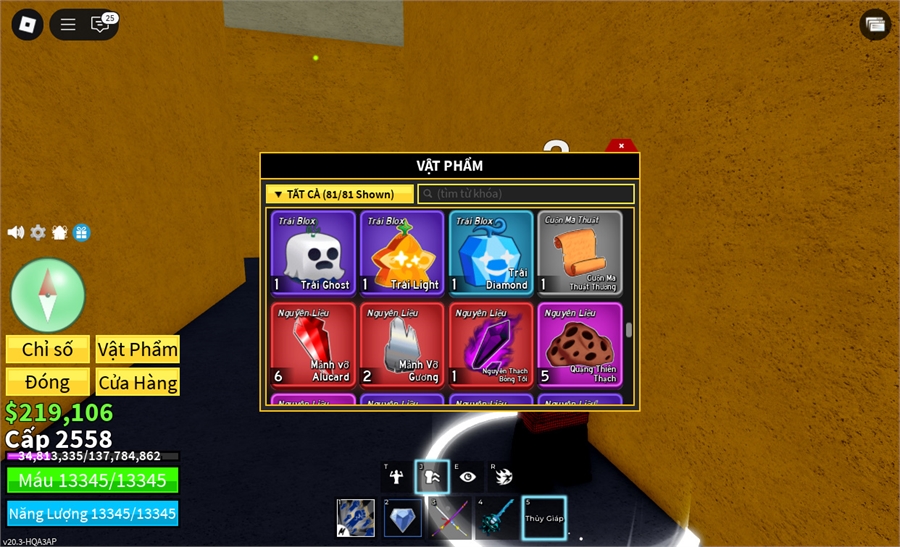Open settings with the gear icon

(x=38, y=232)
